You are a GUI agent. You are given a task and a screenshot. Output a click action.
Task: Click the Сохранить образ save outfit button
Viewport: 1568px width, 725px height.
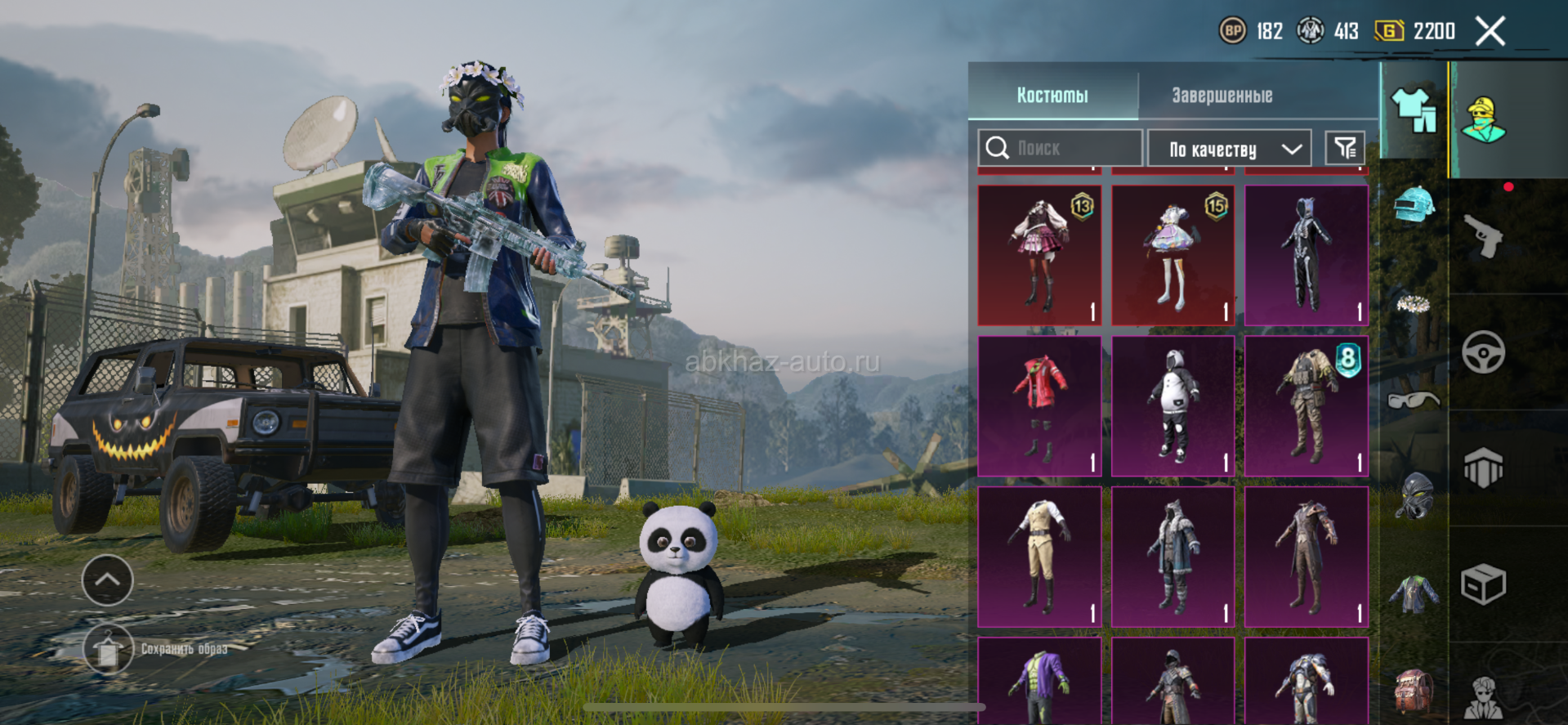click(x=108, y=649)
